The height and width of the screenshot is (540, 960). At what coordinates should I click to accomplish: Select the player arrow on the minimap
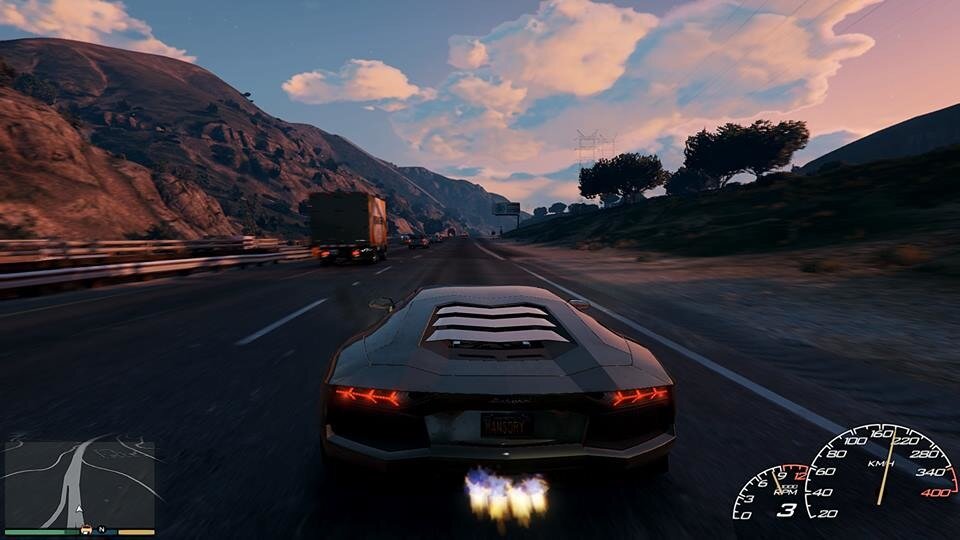pos(79,508)
